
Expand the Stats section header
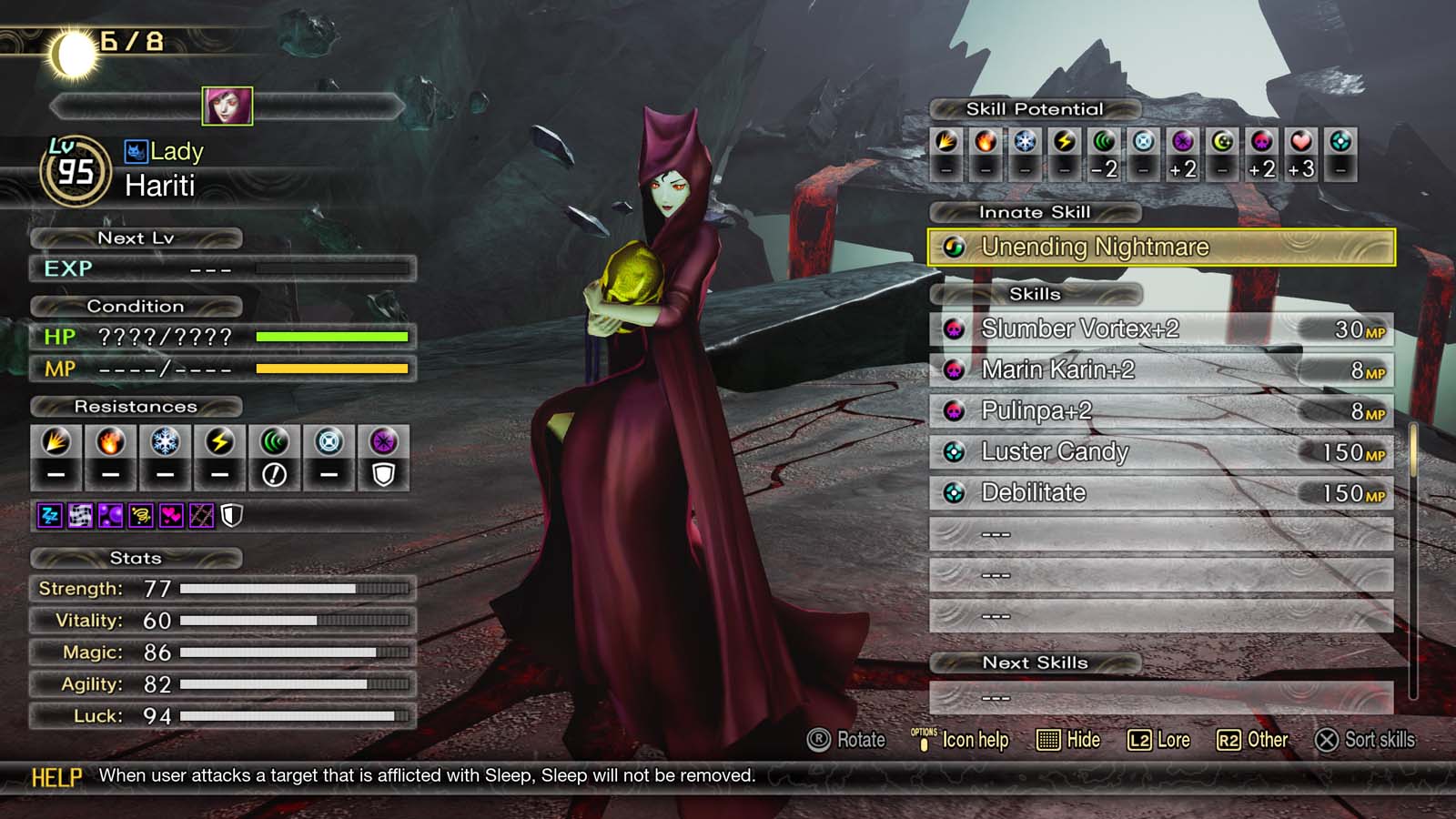coord(137,558)
